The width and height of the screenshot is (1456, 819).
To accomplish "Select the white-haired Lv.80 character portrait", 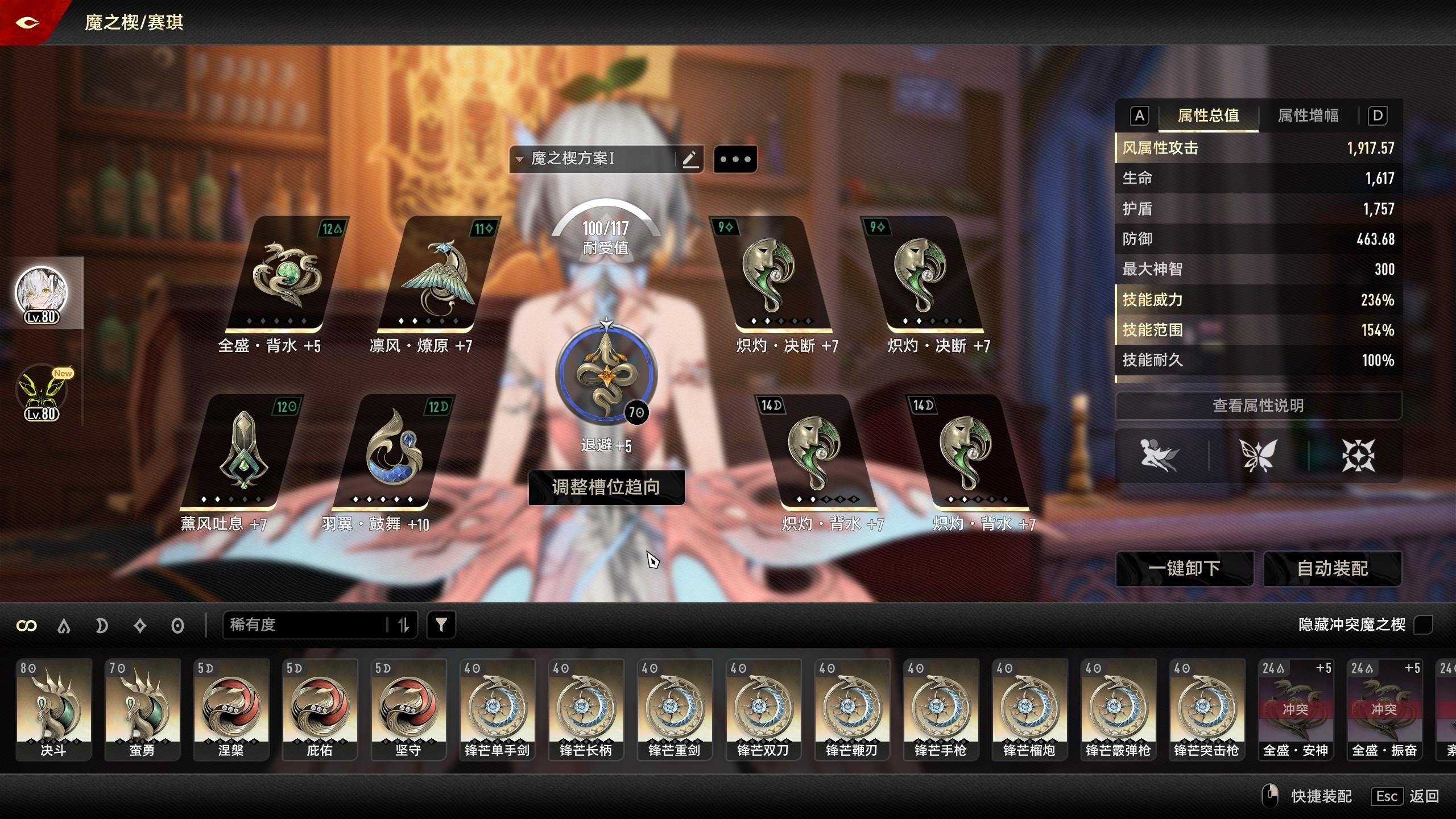I will 41,293.
